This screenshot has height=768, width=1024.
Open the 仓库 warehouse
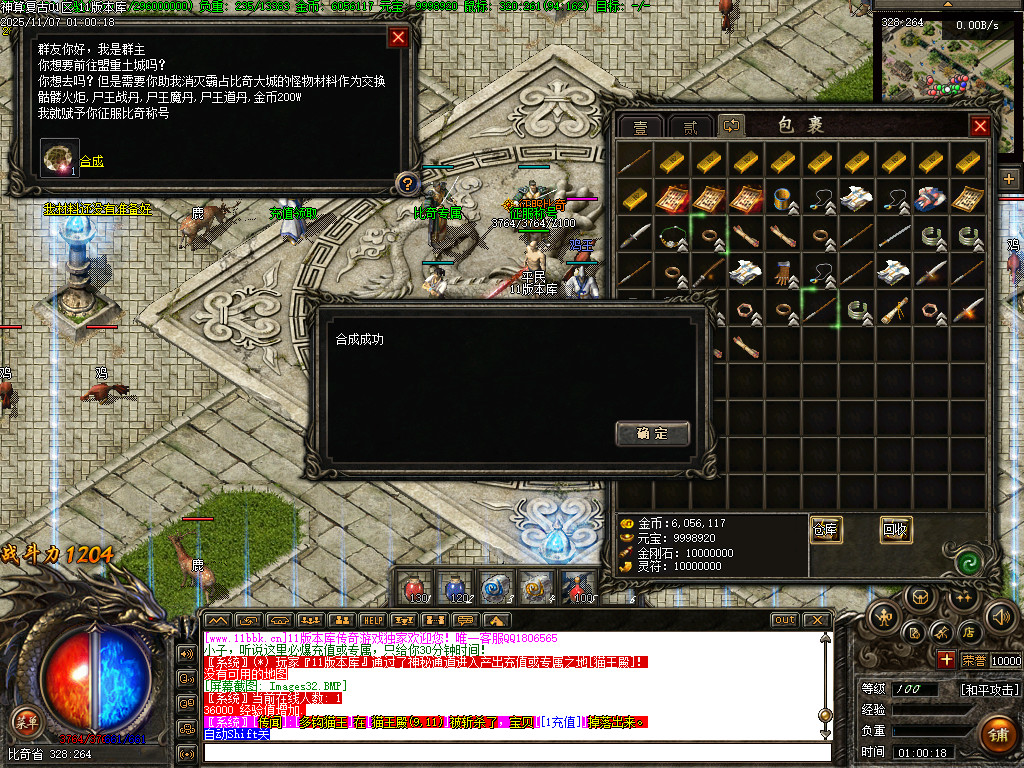pos(825,529)
